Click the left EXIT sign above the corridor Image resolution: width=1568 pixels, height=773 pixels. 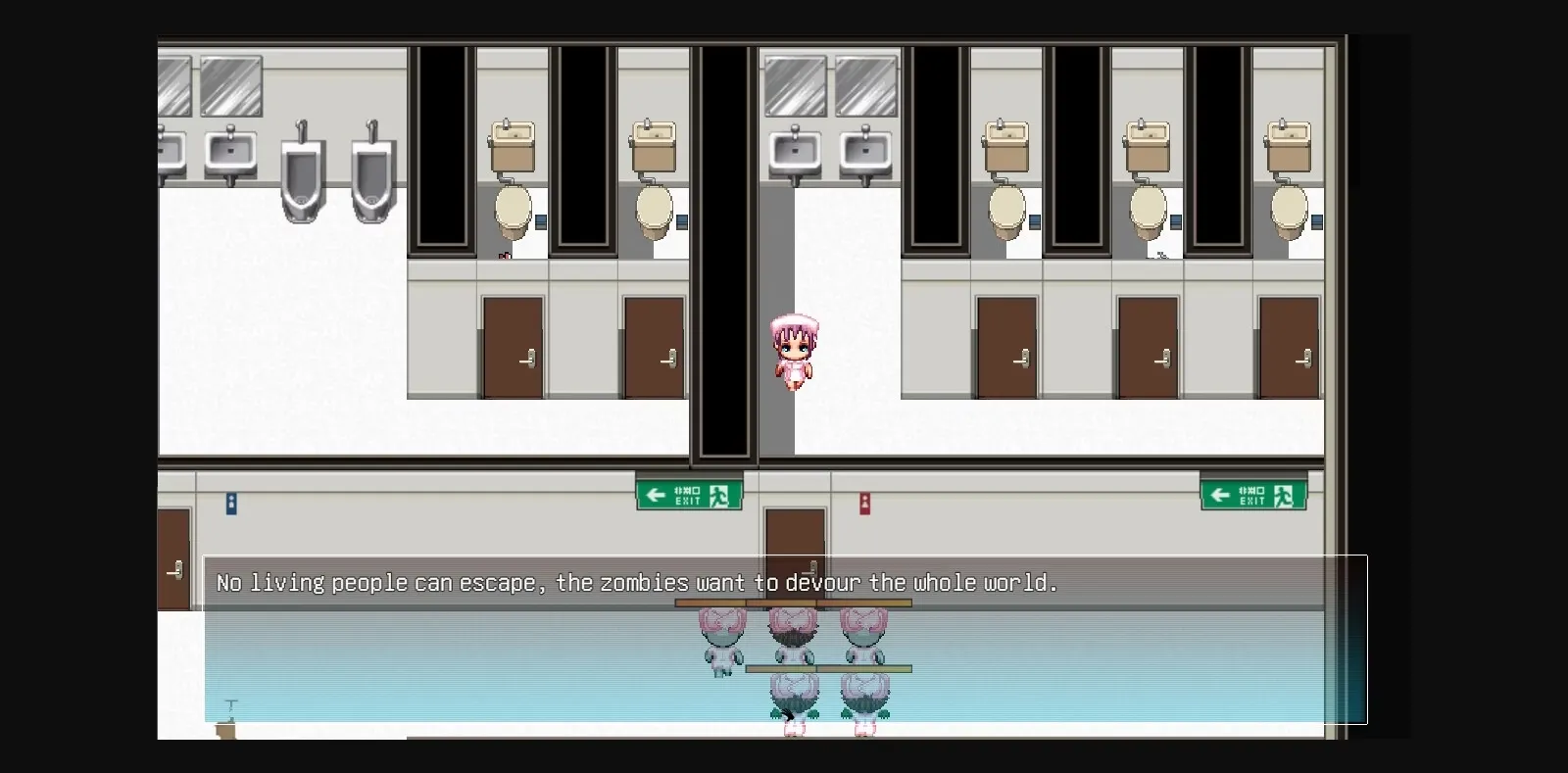(689, 494)
